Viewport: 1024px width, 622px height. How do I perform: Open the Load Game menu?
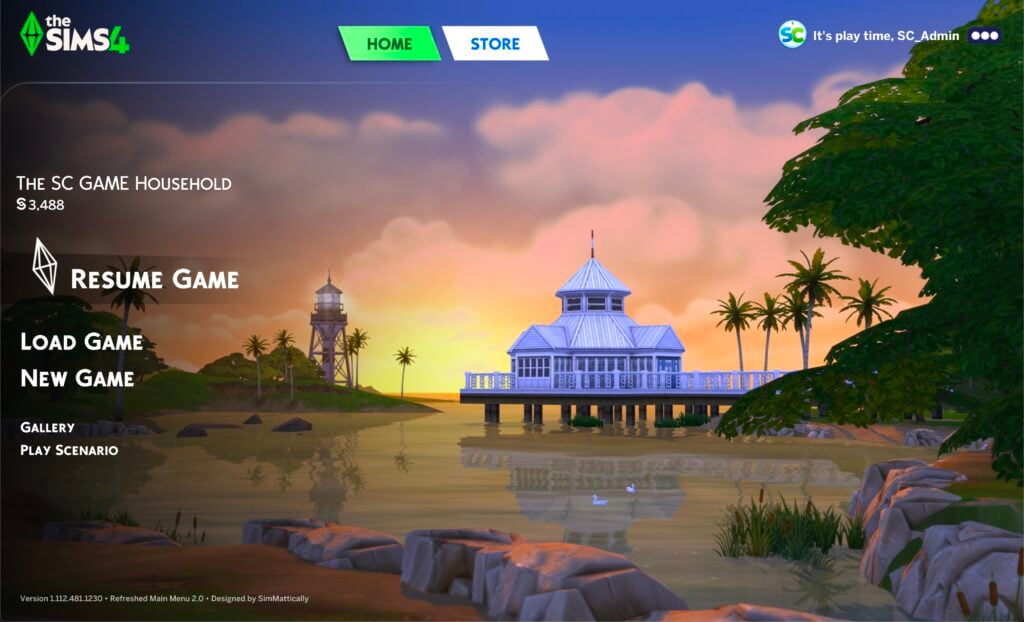pyautogui.click(x=81, y=342)
